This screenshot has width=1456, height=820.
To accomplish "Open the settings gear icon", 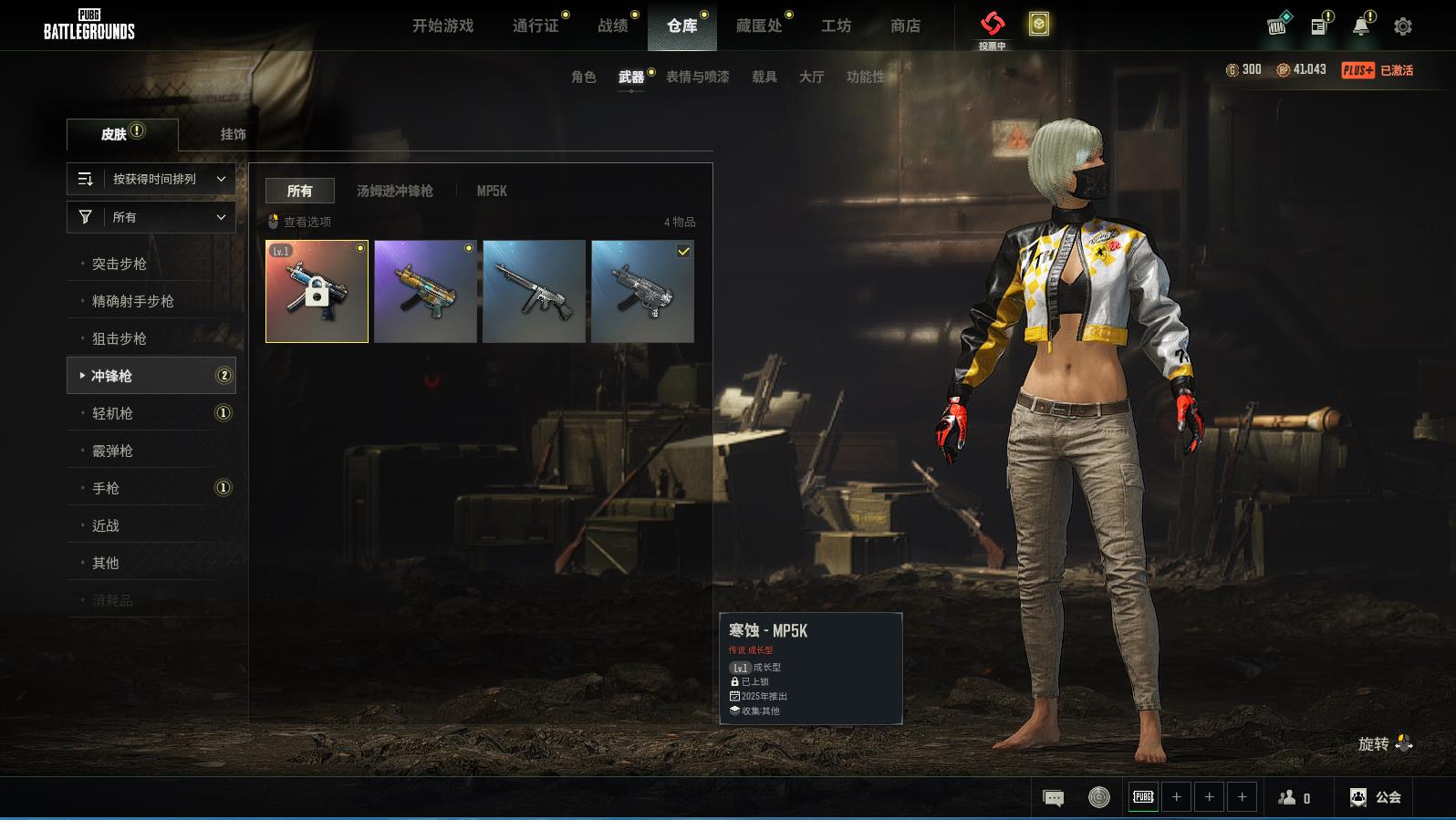I will [x=1402, y=26].
